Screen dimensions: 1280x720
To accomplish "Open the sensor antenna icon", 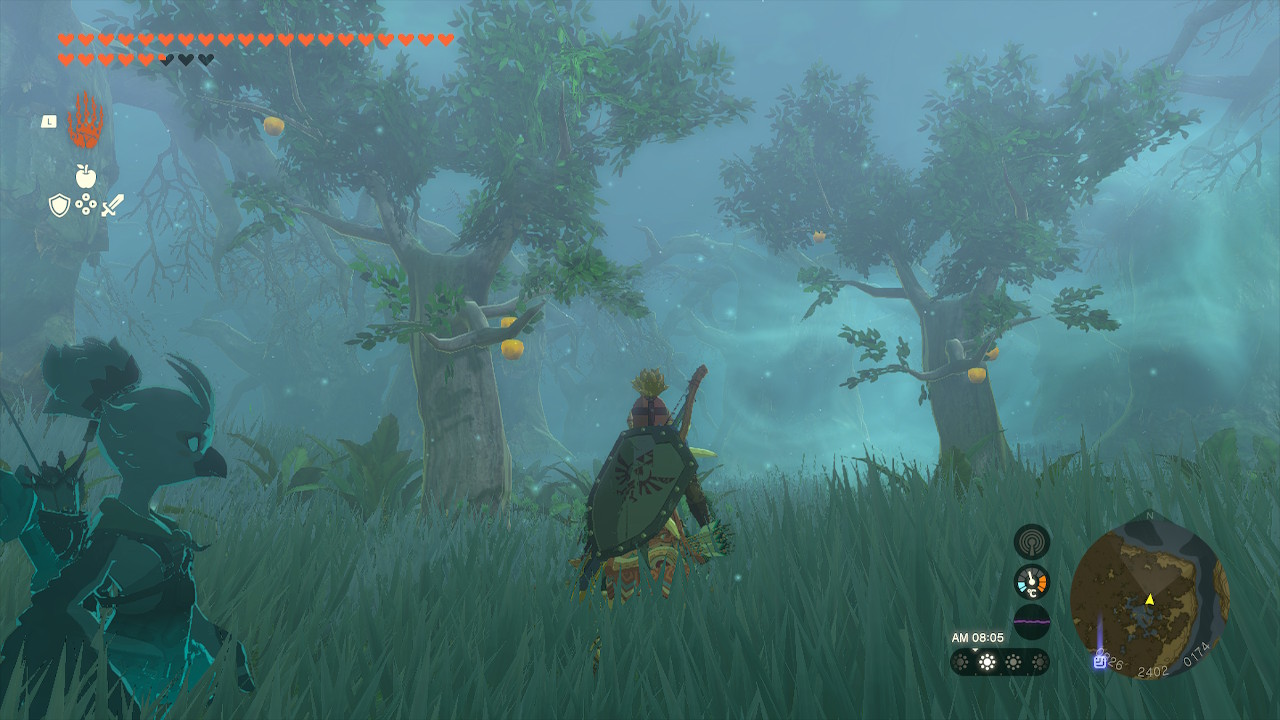I will point(1031,542).
